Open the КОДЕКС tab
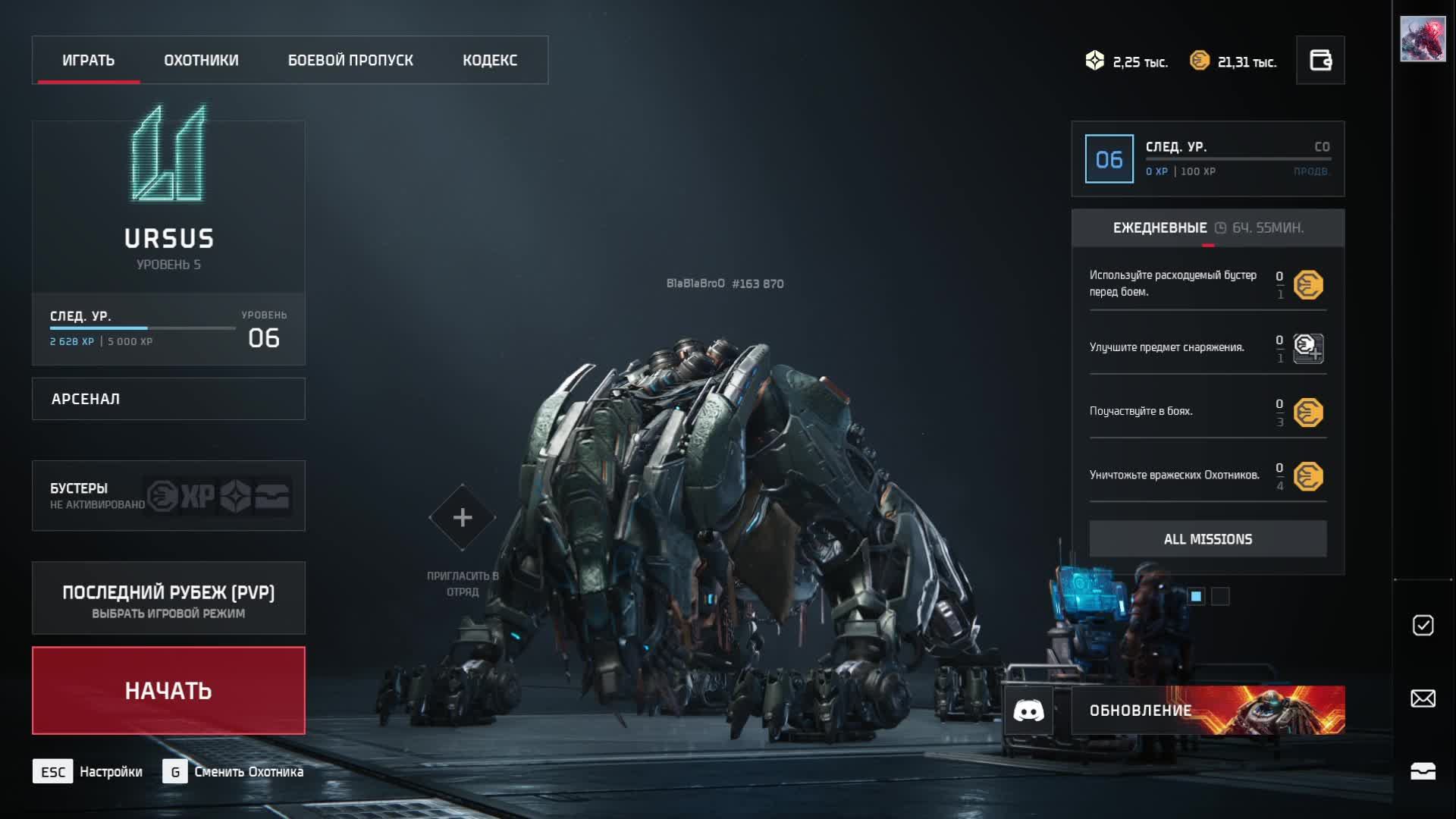 [490, 60]
